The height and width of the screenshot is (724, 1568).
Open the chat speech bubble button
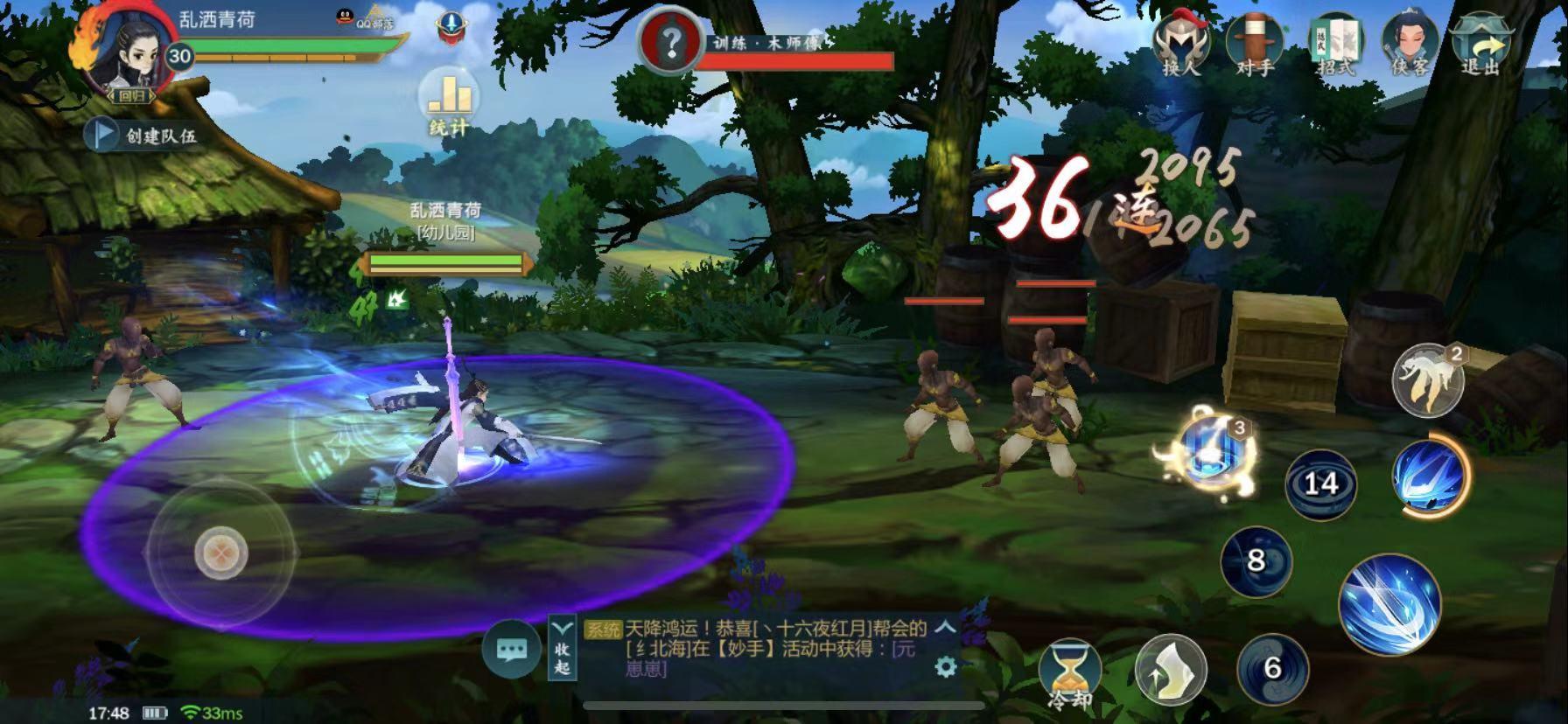(x=511, y=650)
